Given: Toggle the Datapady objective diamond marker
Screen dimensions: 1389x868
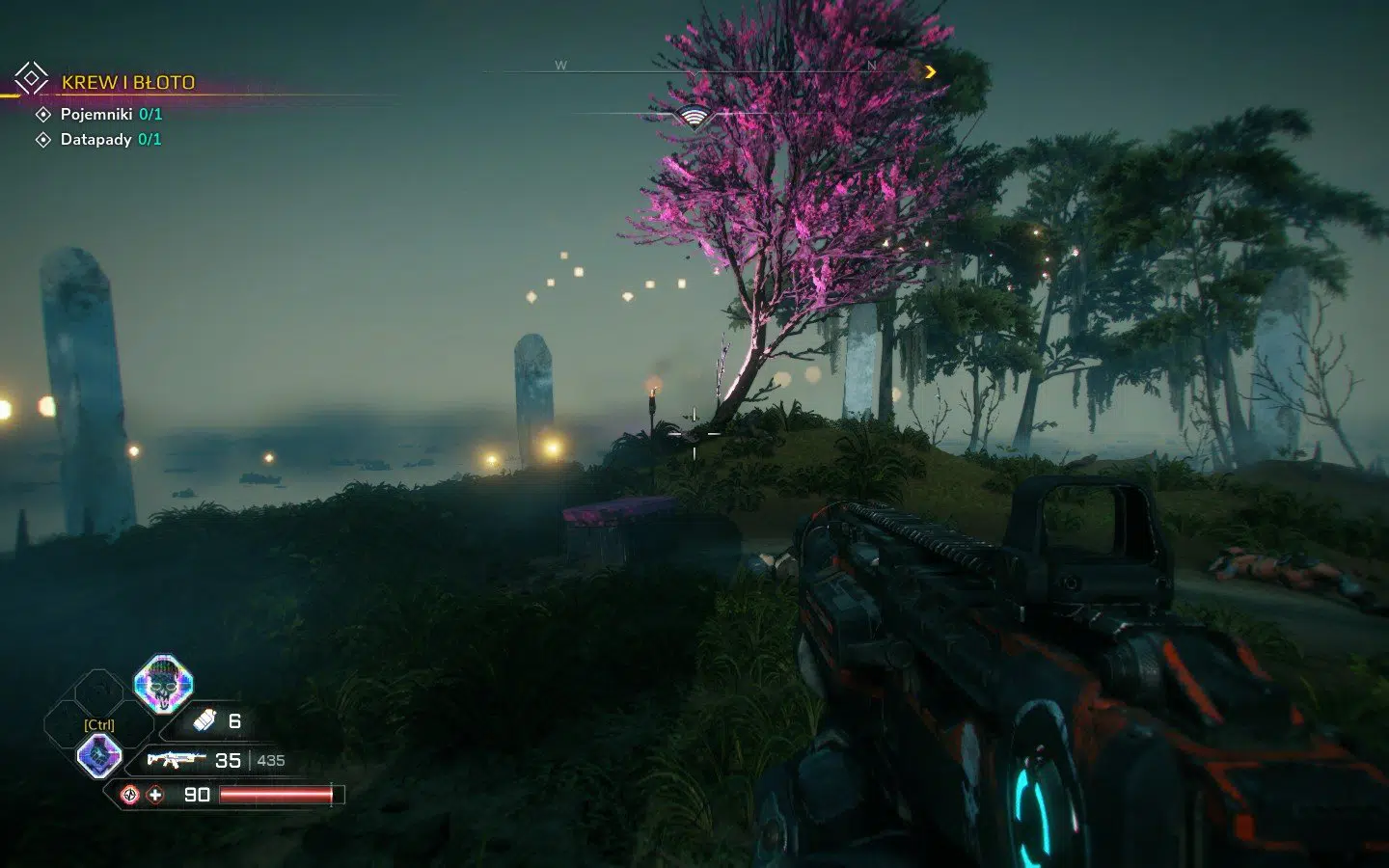Looking at the screenshot, I should [42, 140].
